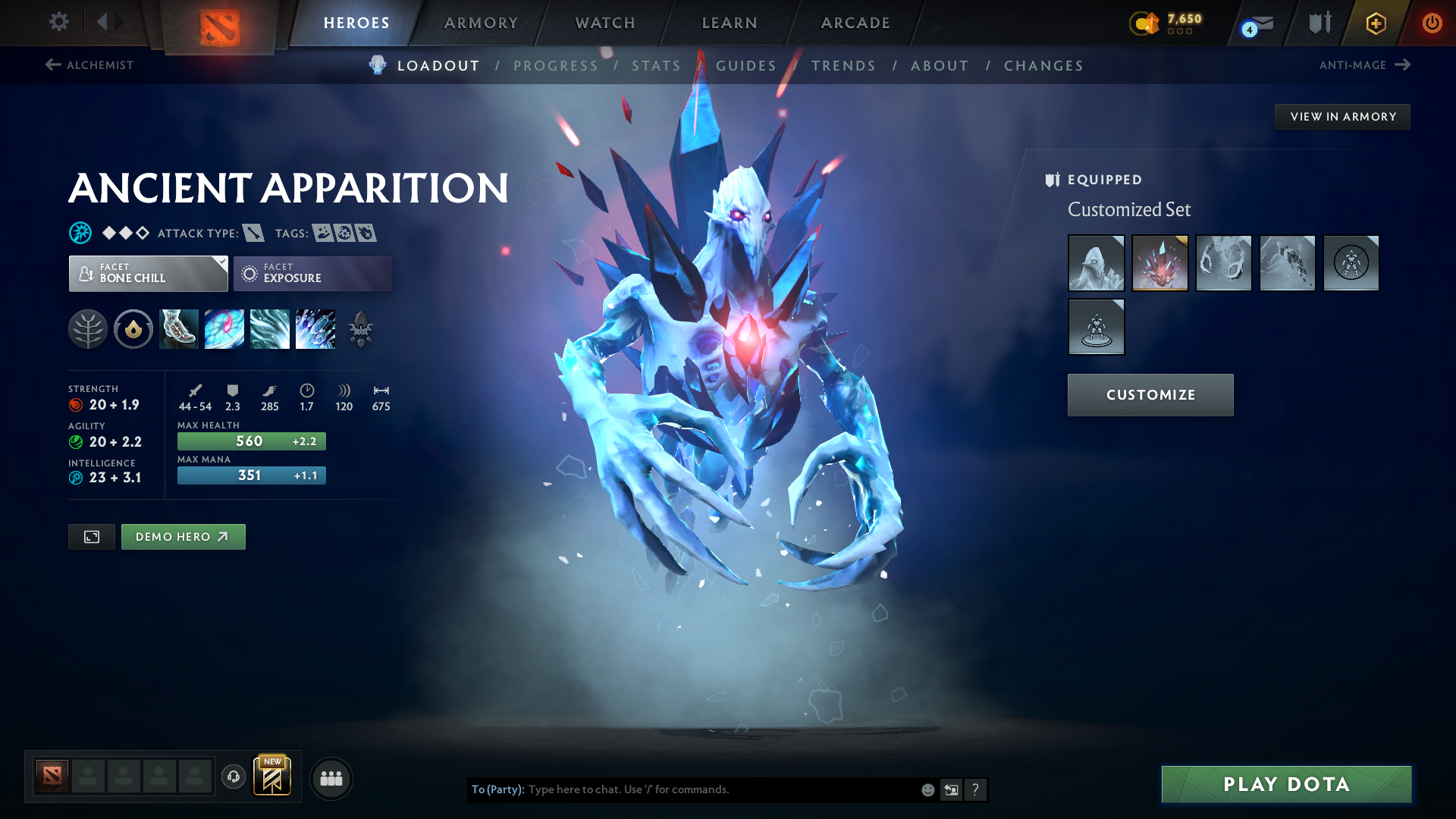The height and width of the screenshot is (819, 1456).
Task: Click the Customize button
Action: click(x=1150, y=394)
